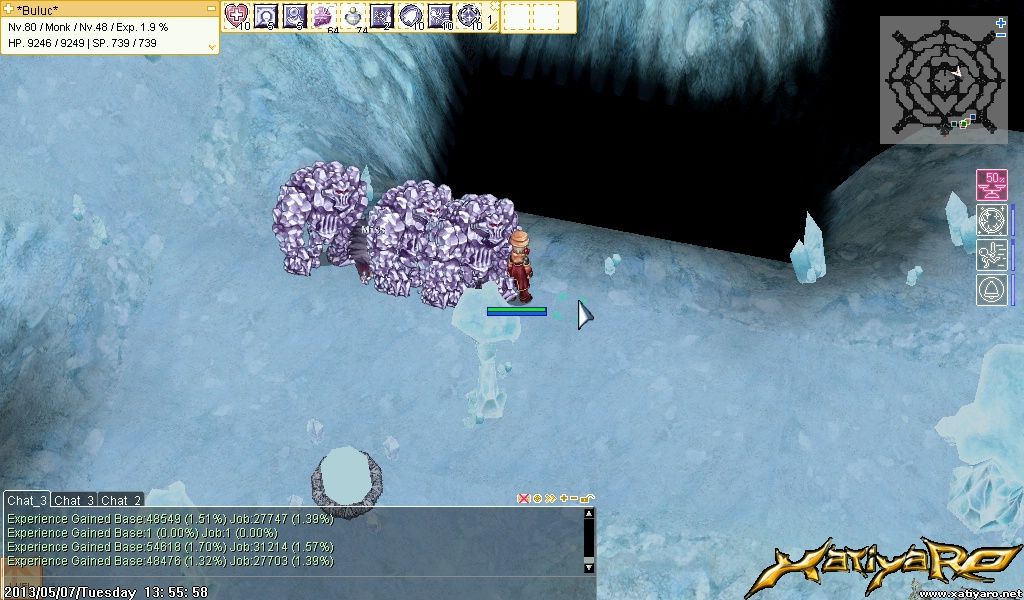Toggle the chat window lock icon
1024x600 pixels.
click(x=587, y=498)
